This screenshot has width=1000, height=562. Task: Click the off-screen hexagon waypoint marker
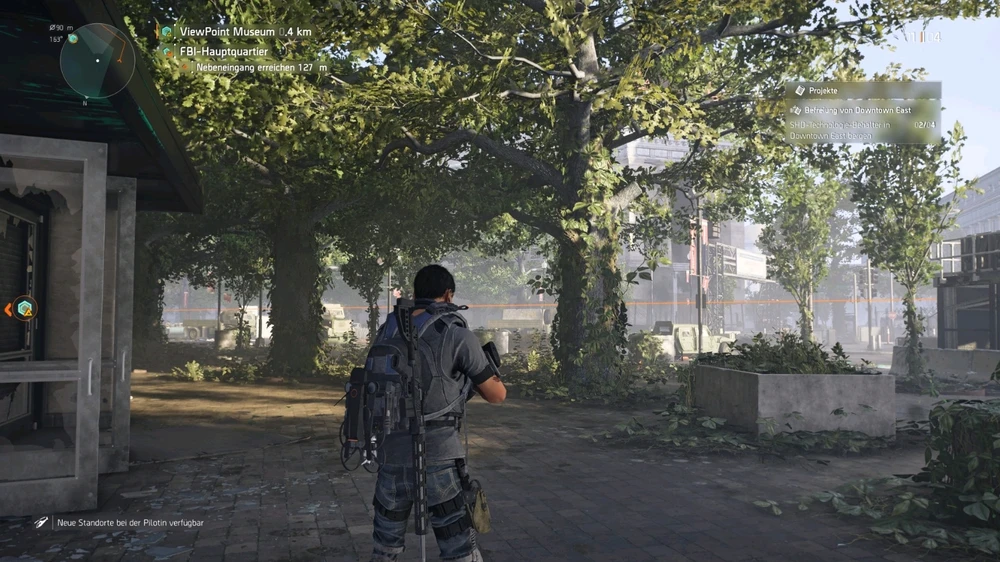[24, 309]
